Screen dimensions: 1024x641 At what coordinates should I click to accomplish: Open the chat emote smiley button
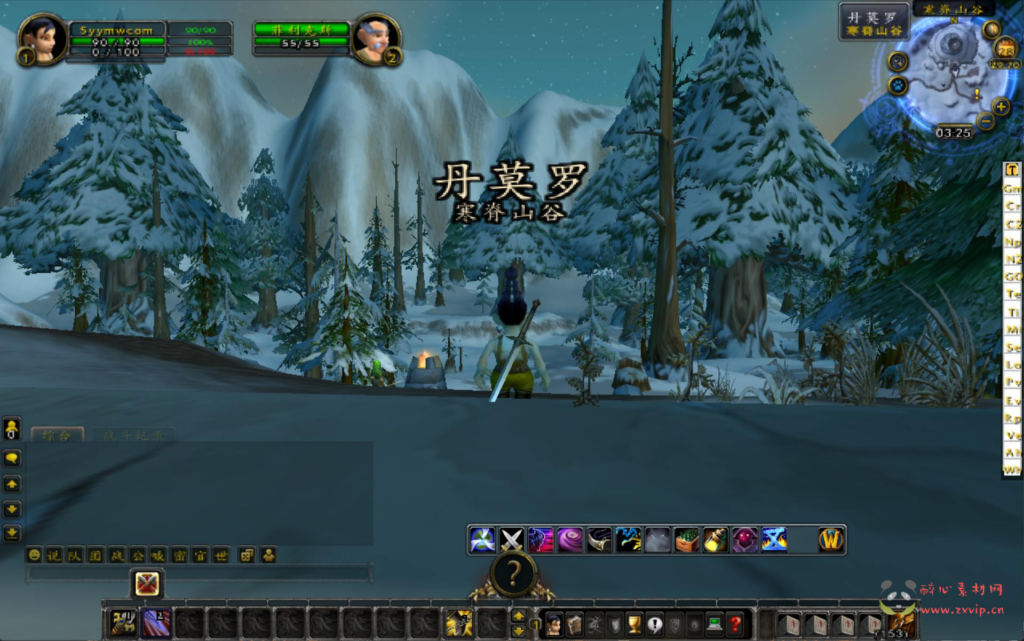tap(35, 554)
